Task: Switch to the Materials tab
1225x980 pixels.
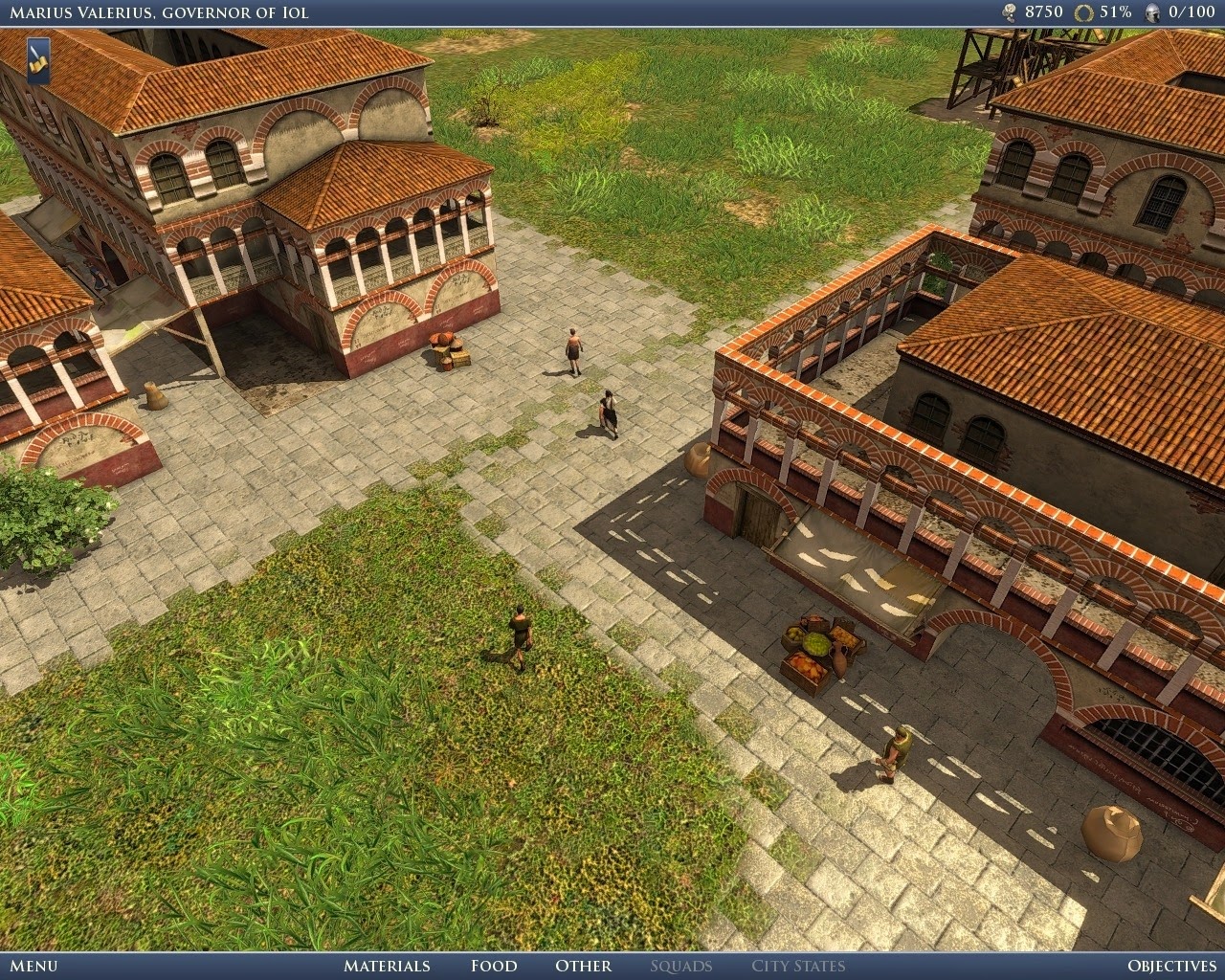Action: (x=387, y=967)
